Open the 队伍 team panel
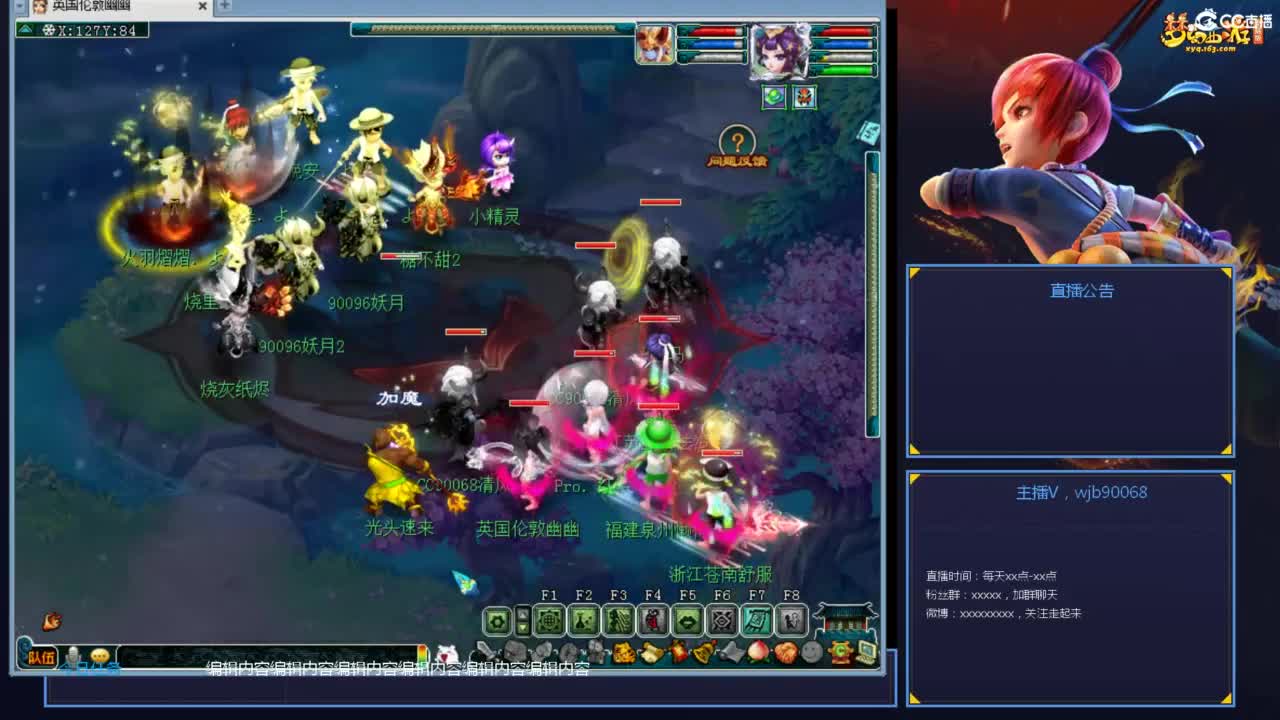This screenshot has width=1280, height=720. pos(42,655)
